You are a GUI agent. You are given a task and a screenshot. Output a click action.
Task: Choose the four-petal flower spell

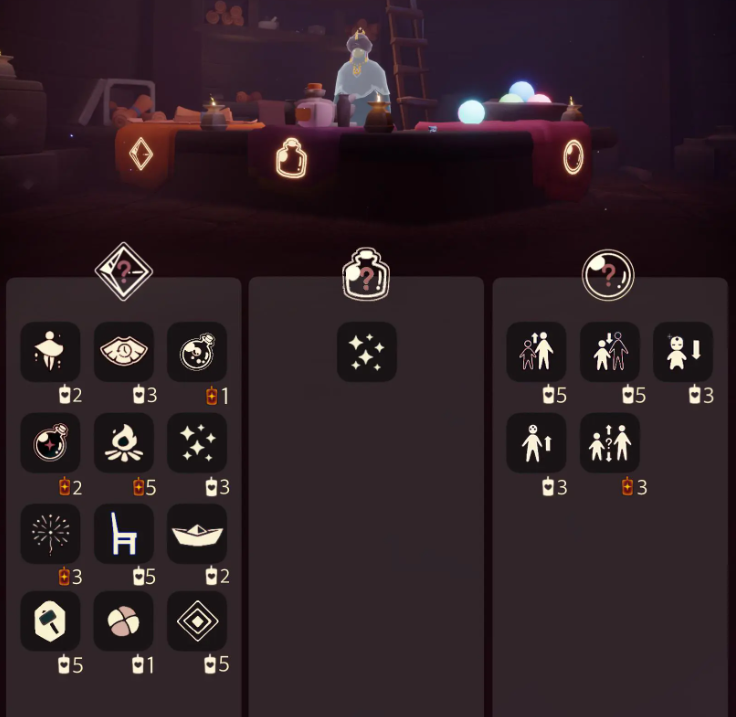[124, 621]
